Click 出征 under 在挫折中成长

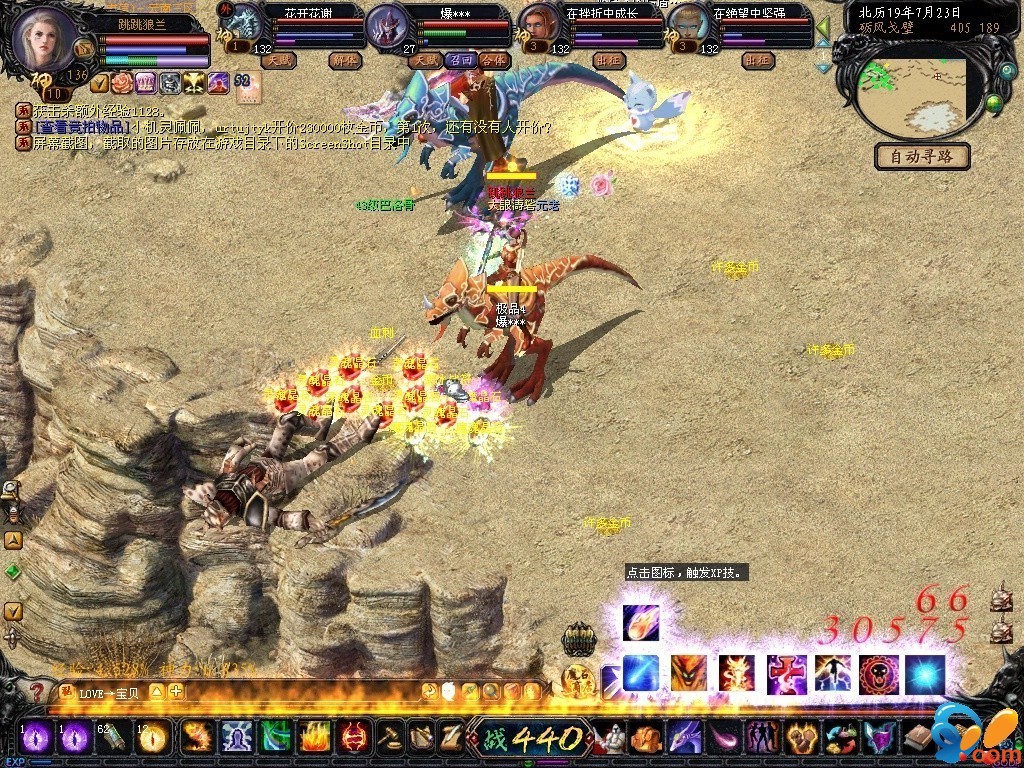608,60
